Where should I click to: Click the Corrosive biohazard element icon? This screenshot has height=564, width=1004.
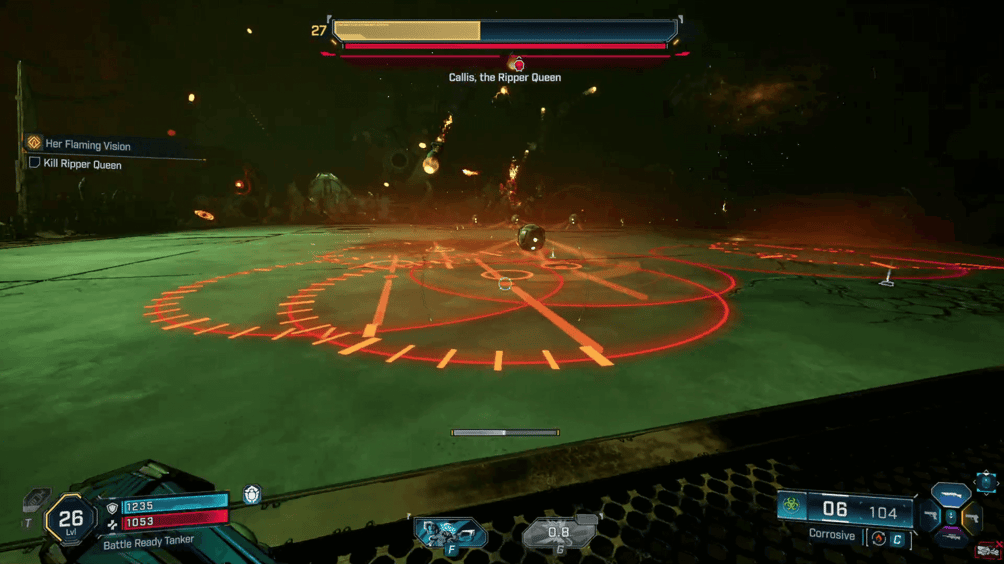791,507
